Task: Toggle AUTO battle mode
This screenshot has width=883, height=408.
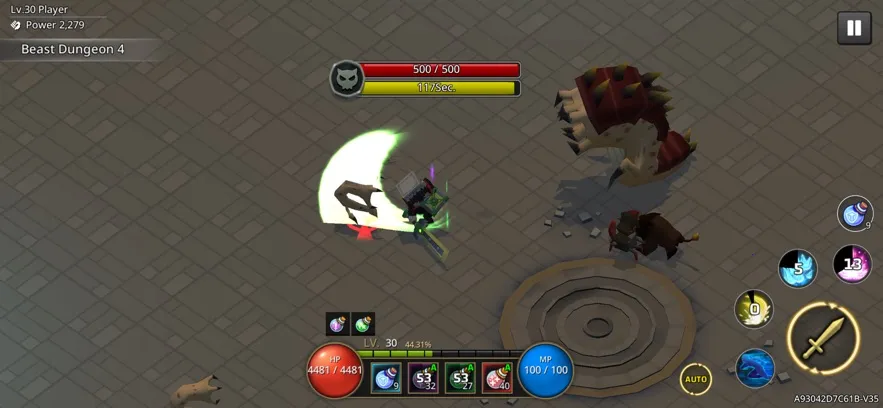Action: [x=696, y=379]
